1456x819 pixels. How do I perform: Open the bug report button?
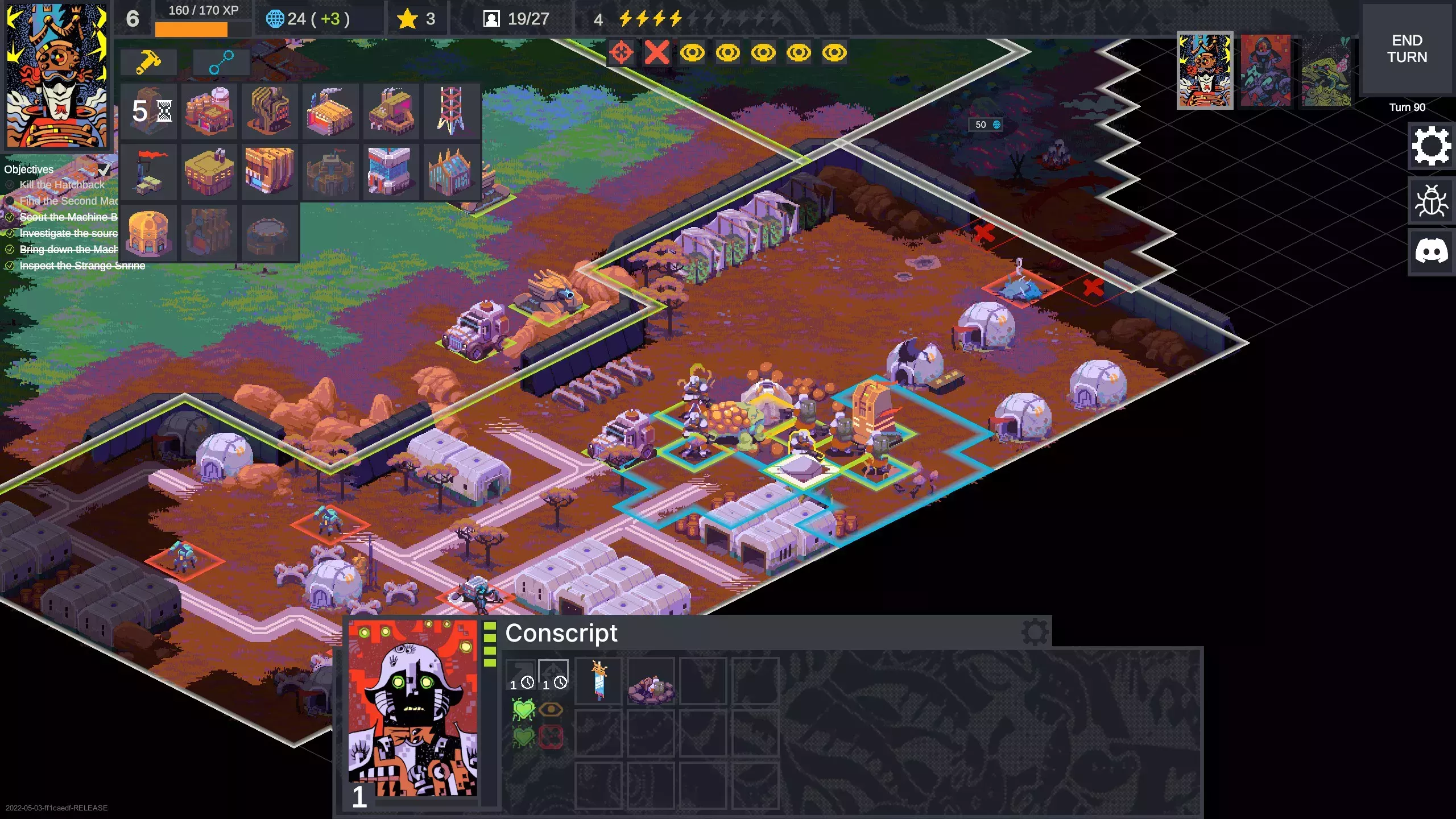[1431, 200]
